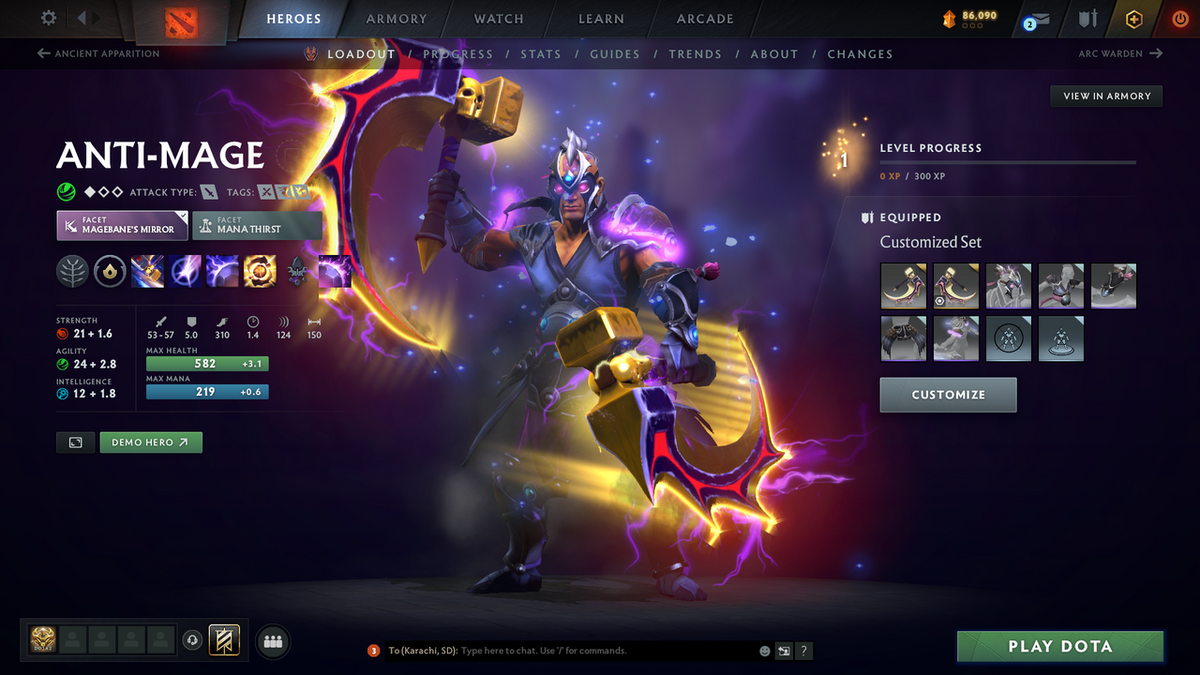
Task: Go to next hero Arc Warden
Action: (1120, 54)
